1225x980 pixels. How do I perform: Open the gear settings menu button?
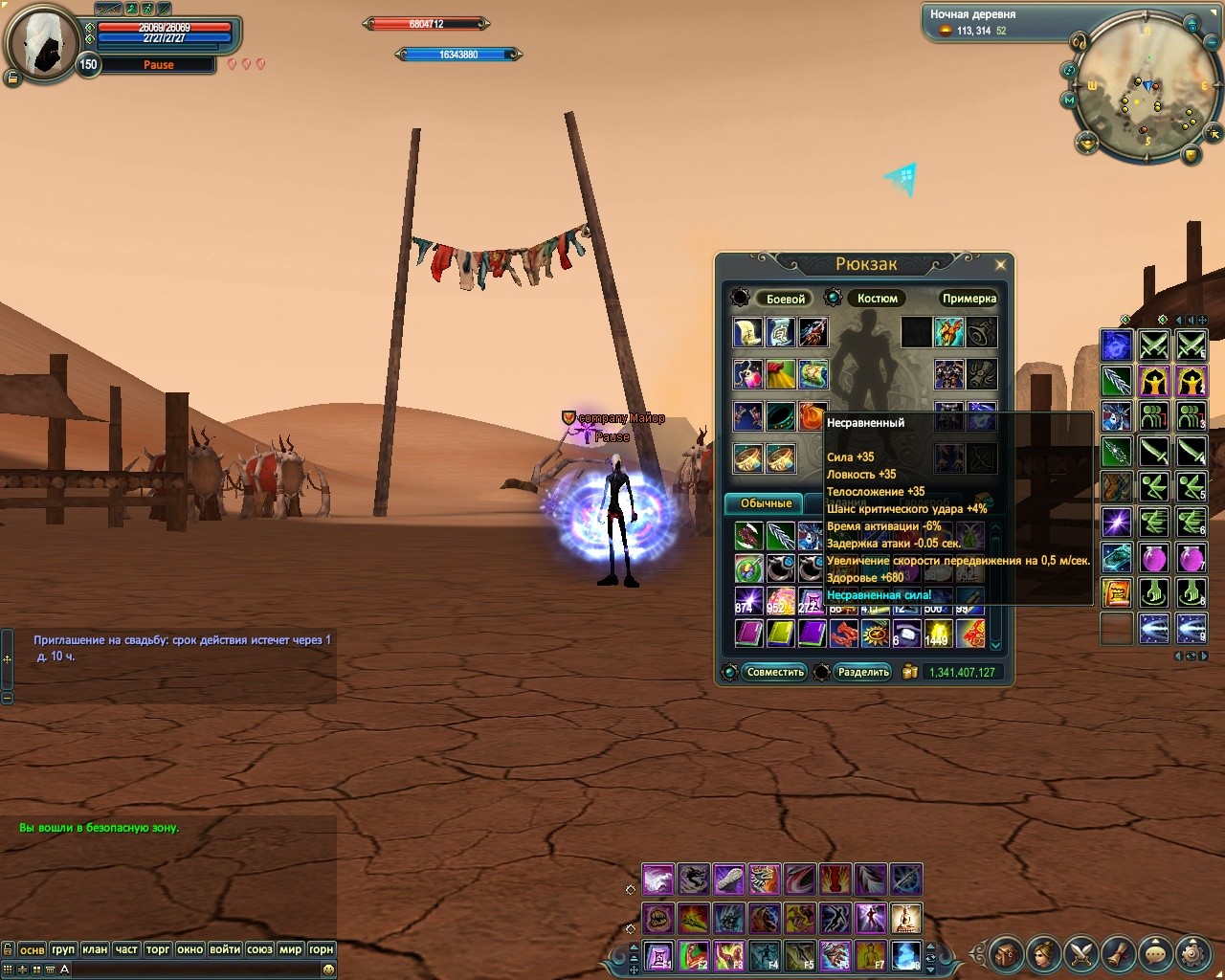point(1192,953)
